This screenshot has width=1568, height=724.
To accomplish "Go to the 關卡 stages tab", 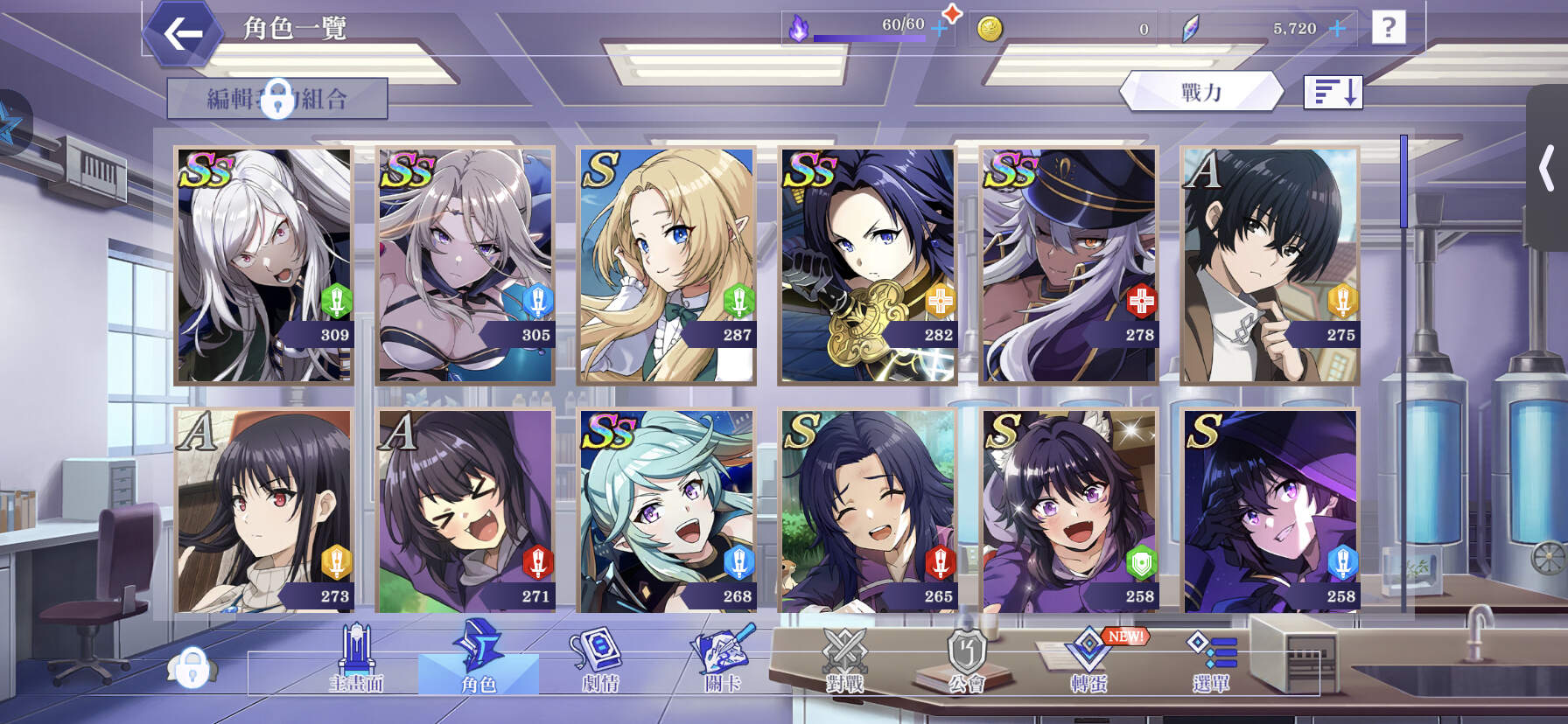I will (723, 660).
